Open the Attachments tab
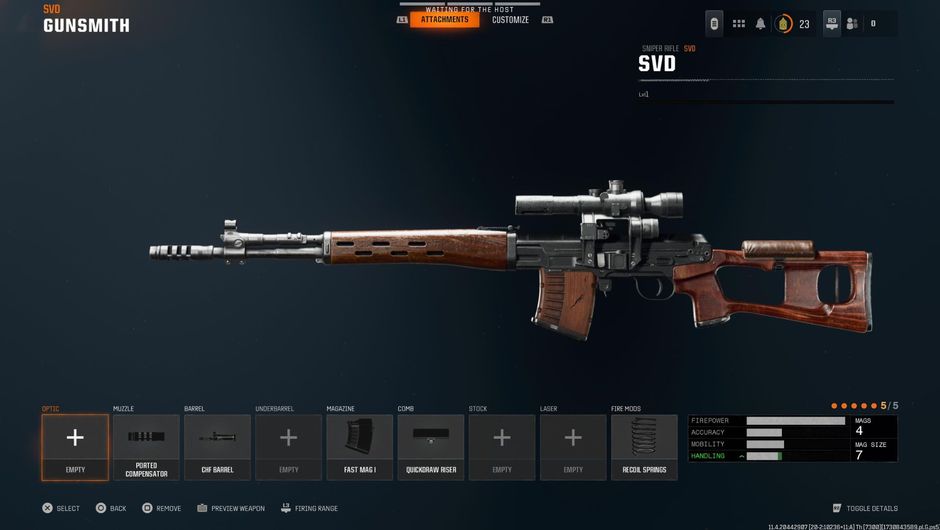Screen dimensions: 940x530 [x=444, y=20]
